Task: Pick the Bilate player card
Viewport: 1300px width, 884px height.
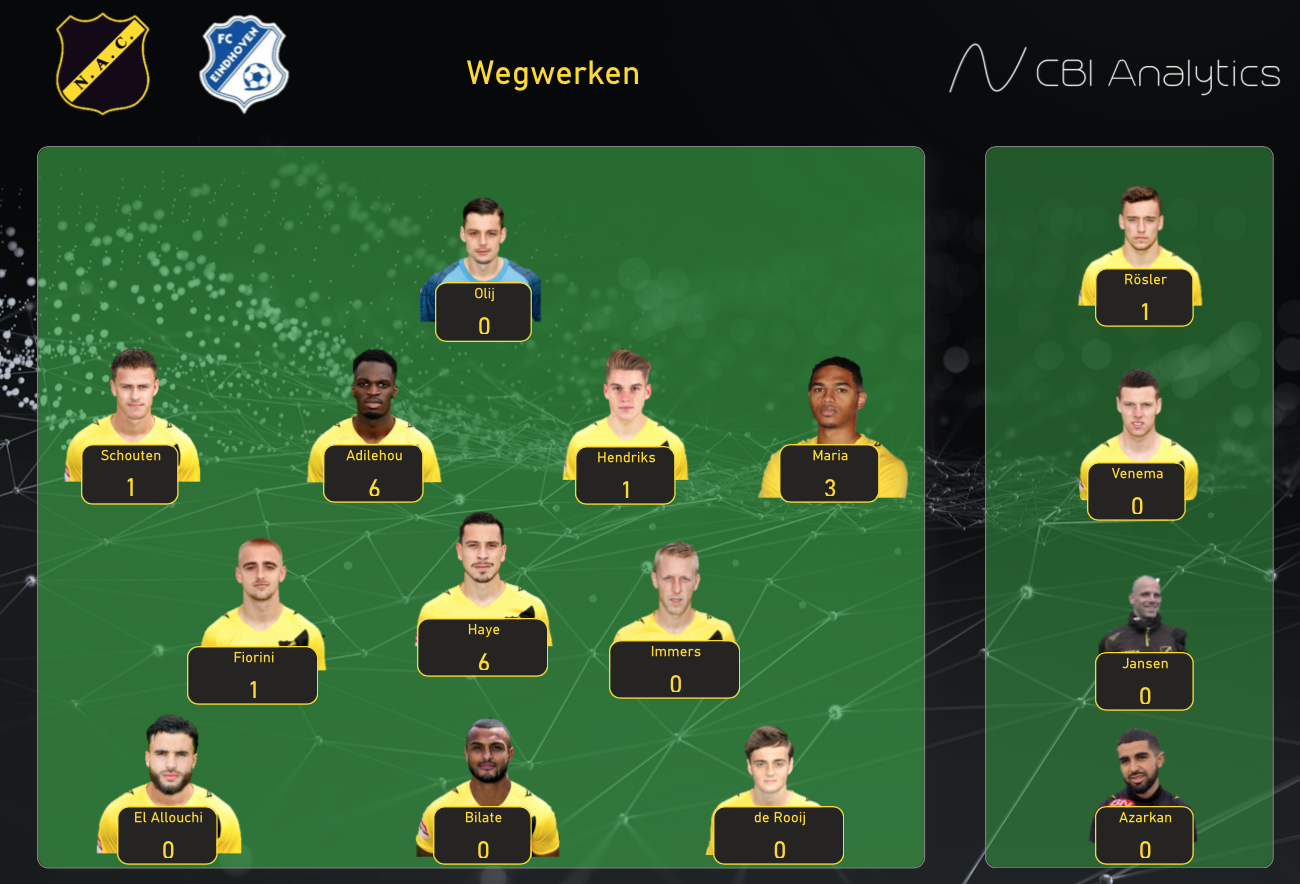Action: click(x=483, y=836)
